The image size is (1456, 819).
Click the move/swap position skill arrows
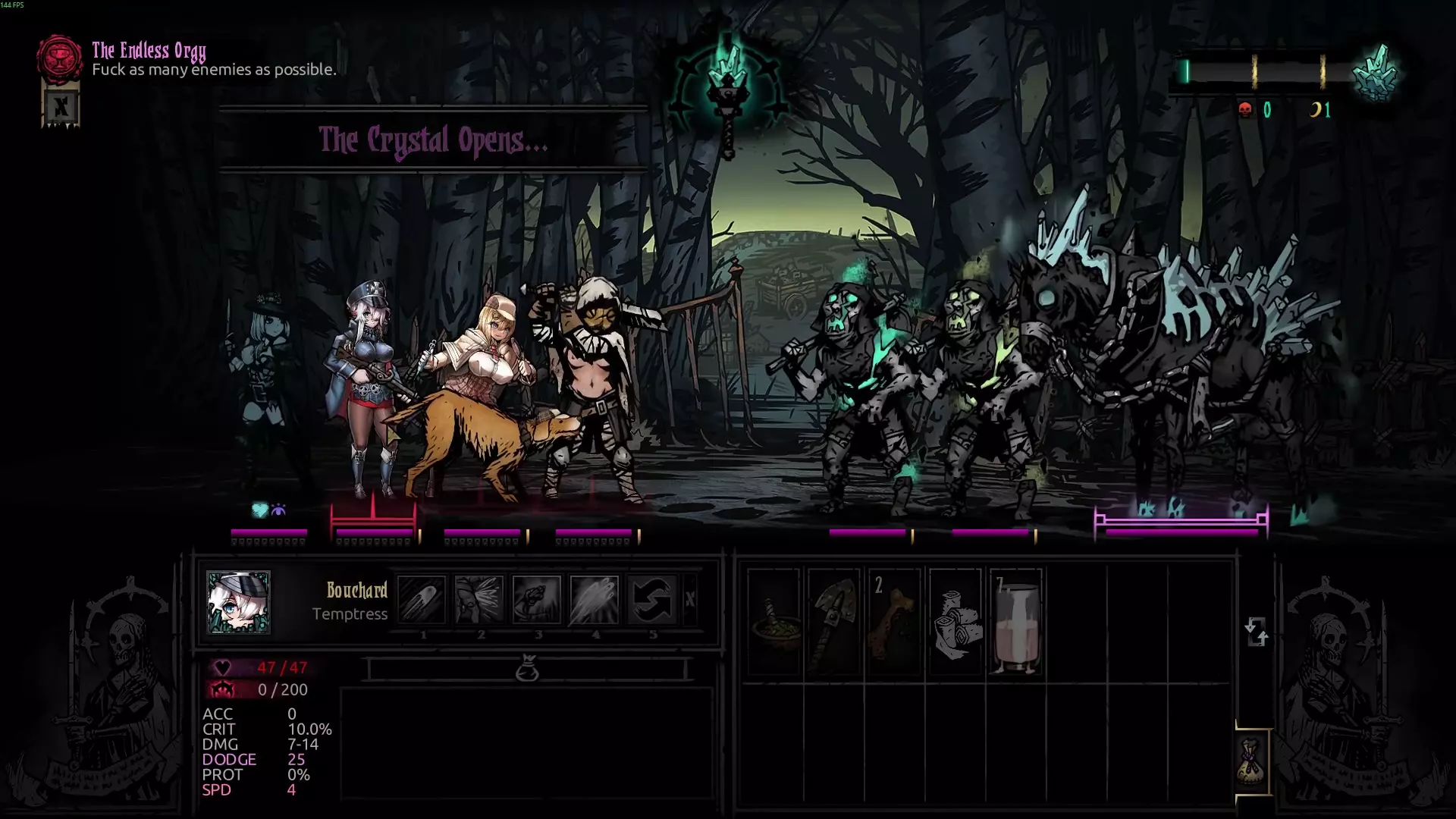tap(652, 599)
